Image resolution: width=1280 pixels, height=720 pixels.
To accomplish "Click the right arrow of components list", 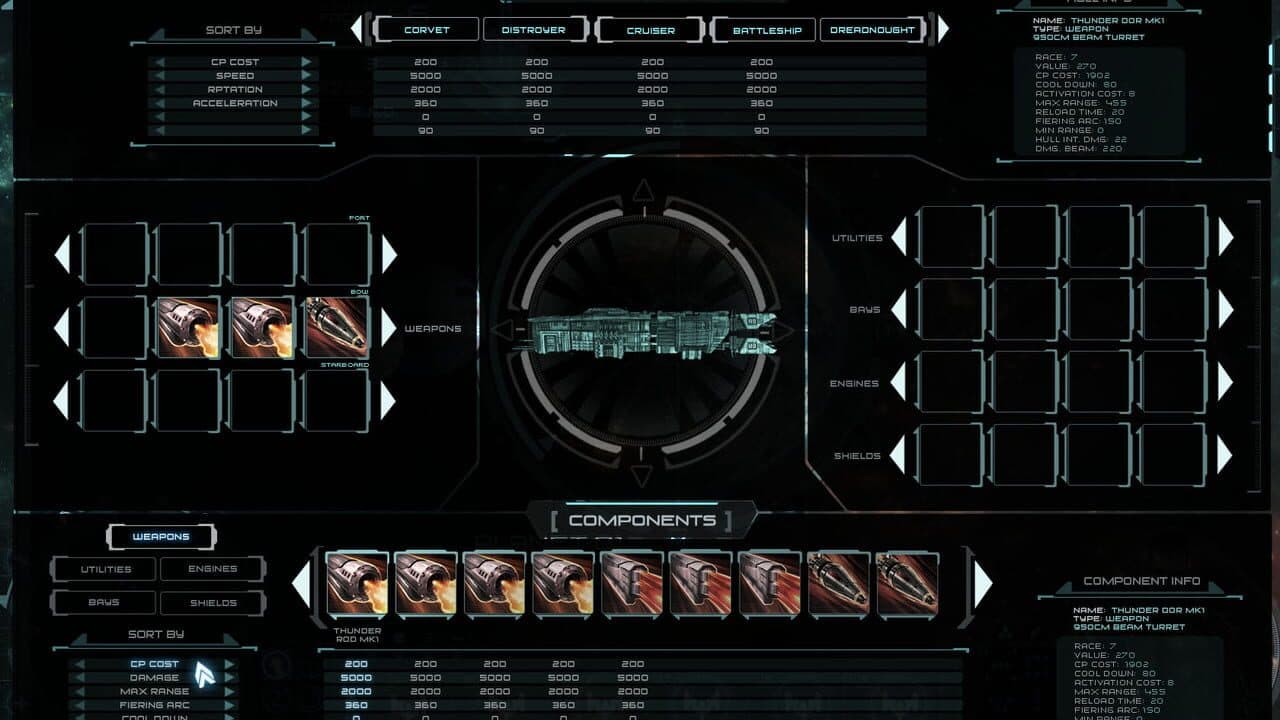I will pos(983,584).
